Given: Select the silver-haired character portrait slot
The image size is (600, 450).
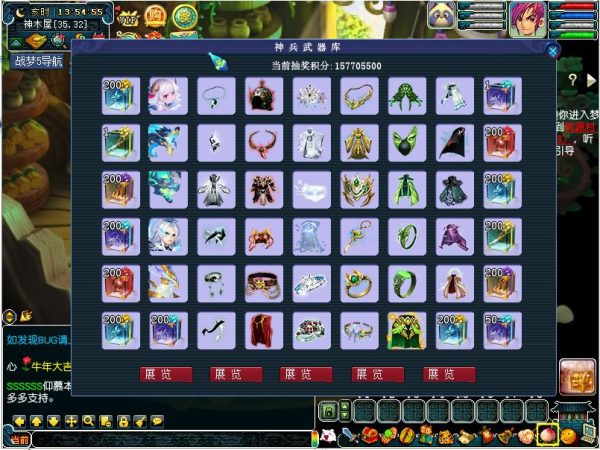Looking at the screenshot, I should 166,236.
